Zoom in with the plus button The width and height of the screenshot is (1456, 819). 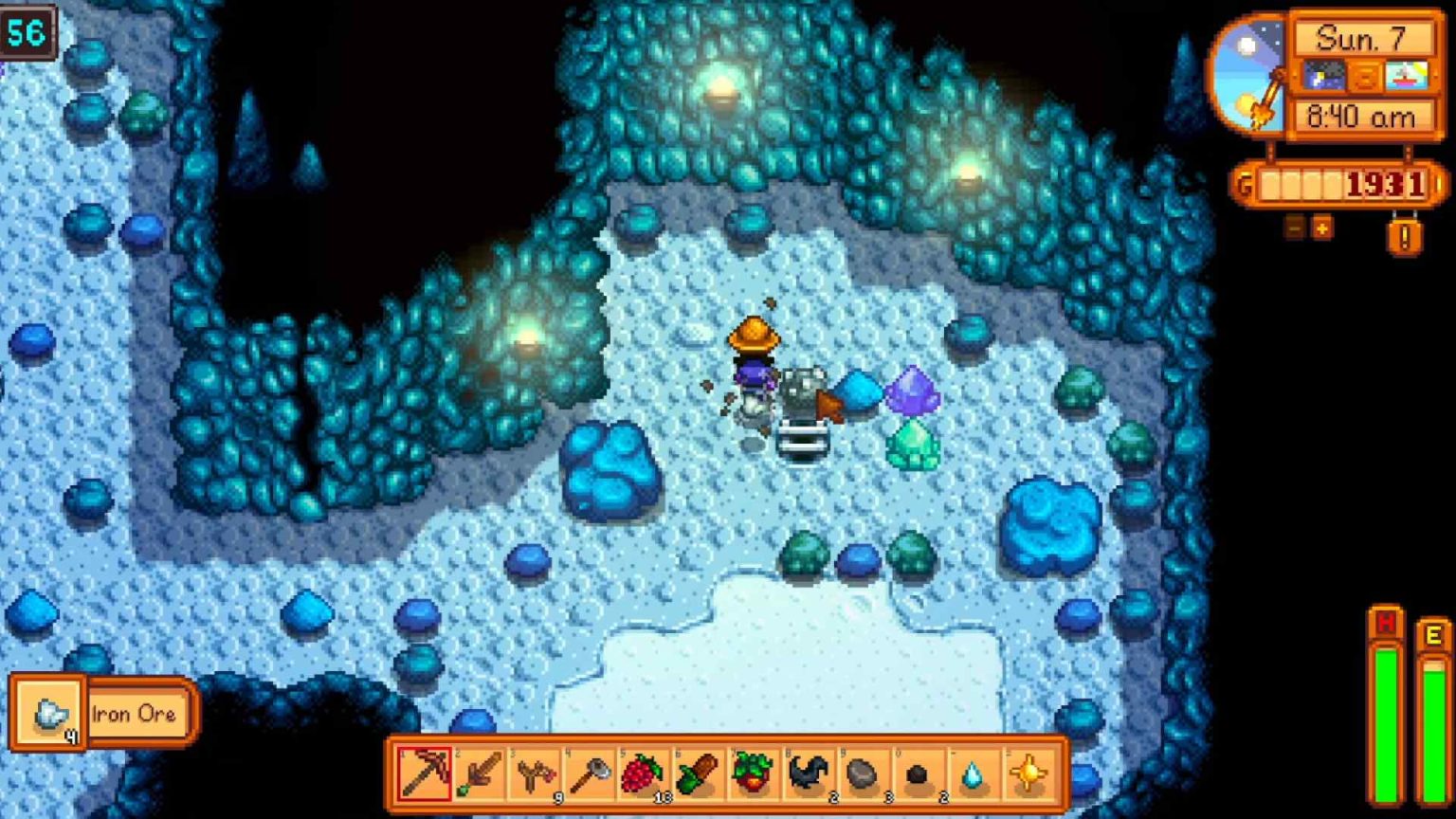point(1321,227)
